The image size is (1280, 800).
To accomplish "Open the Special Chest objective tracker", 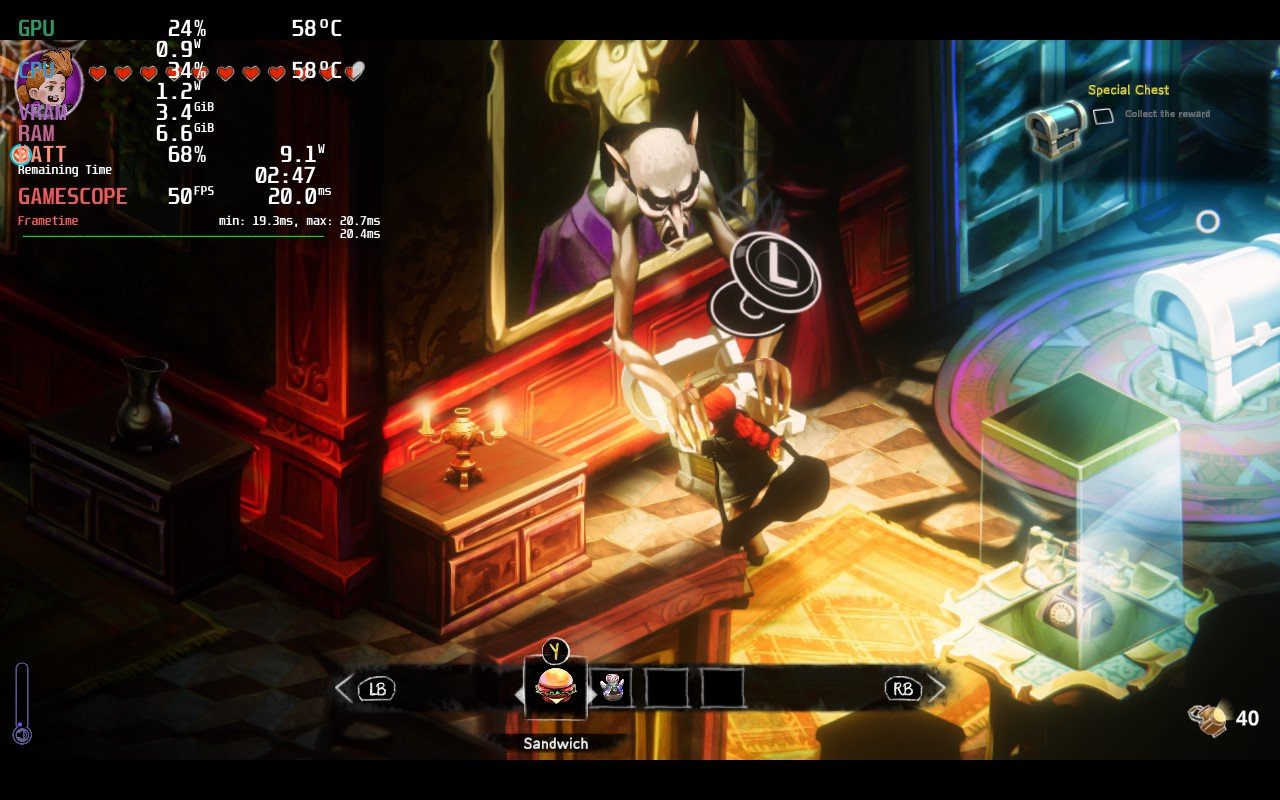I will (x=1128, y=90).
